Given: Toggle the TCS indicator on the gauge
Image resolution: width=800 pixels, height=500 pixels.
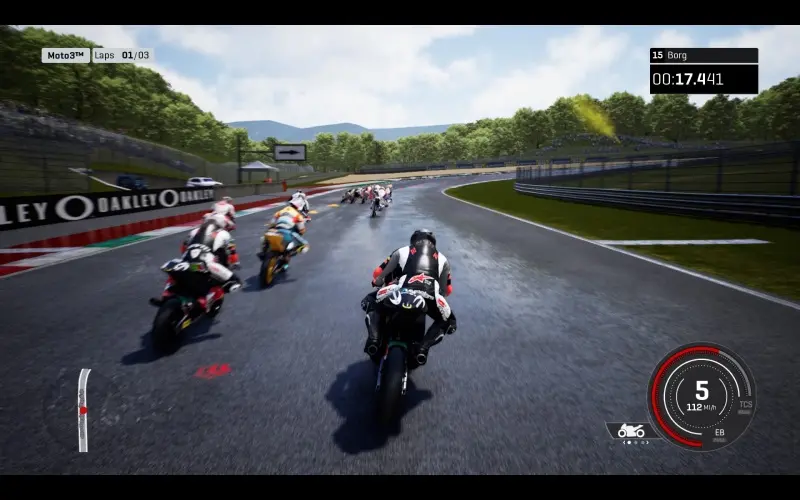Looking at the screenshot, I should point(746,405).
